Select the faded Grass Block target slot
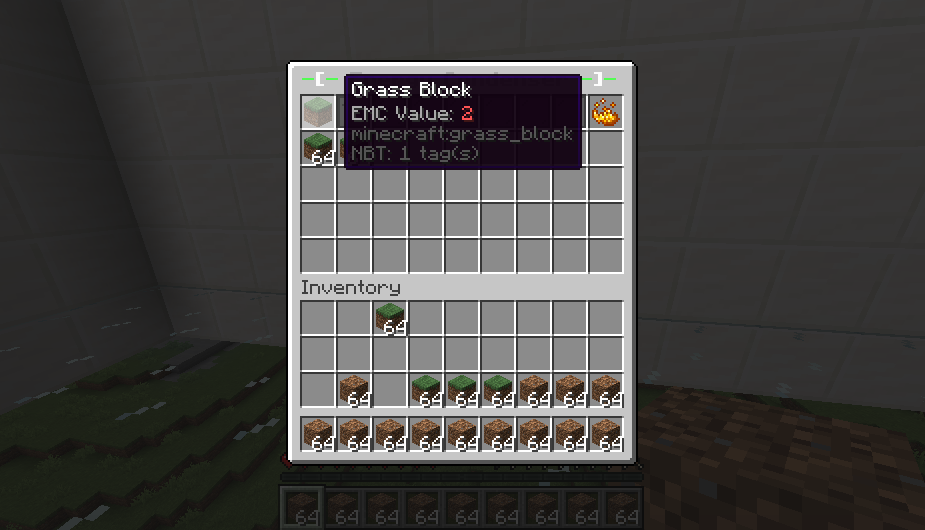The height and width of the screenshot is (530, 925). (x=318, y=112)
